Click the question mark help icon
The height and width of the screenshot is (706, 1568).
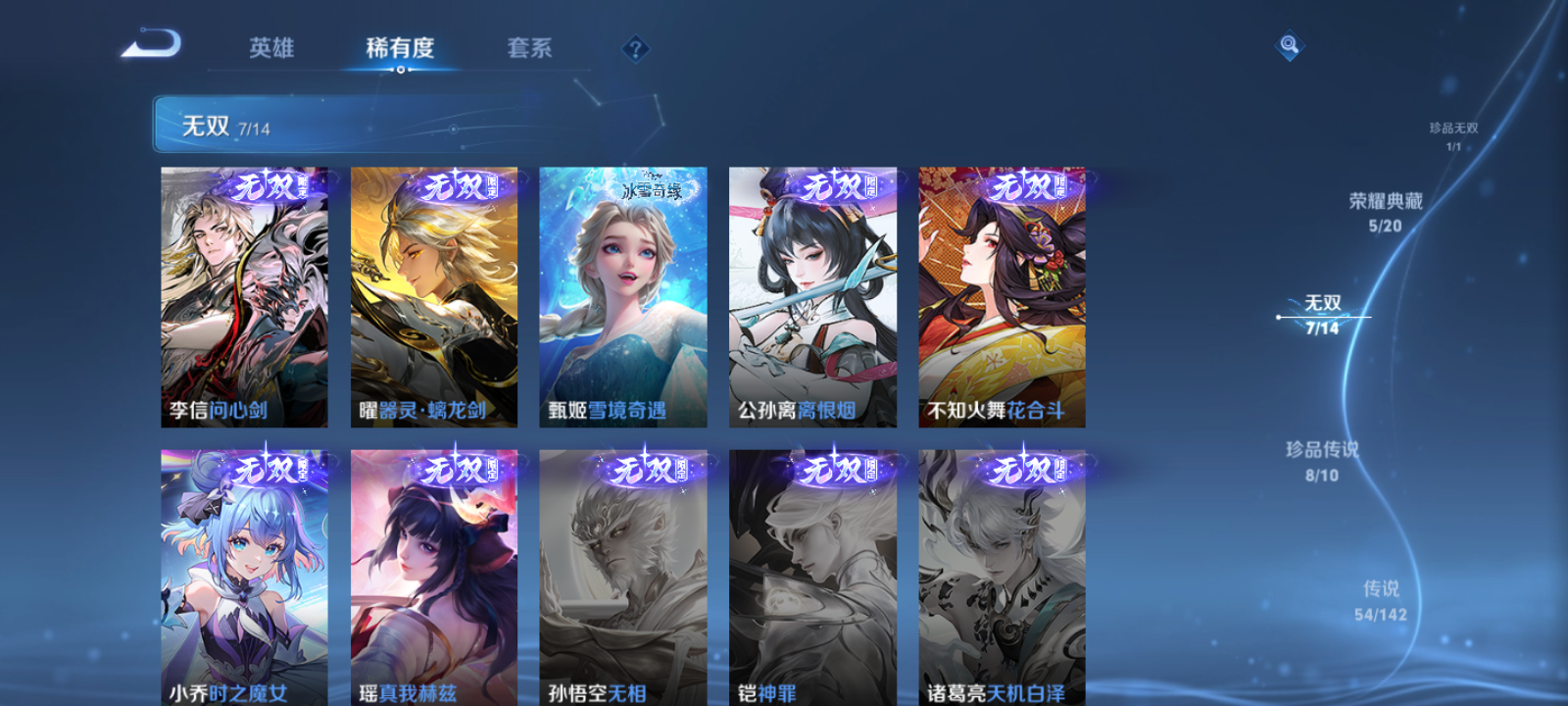click(634, 48)
